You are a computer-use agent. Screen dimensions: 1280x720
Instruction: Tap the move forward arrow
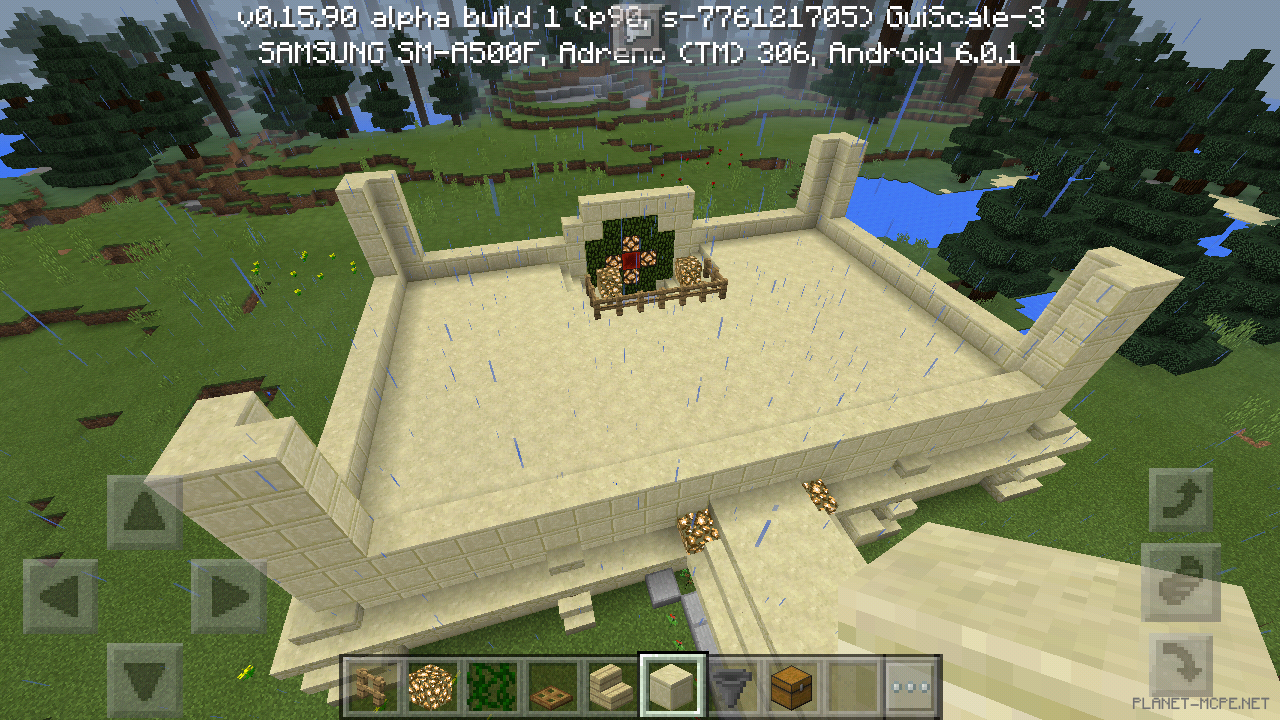145,513
